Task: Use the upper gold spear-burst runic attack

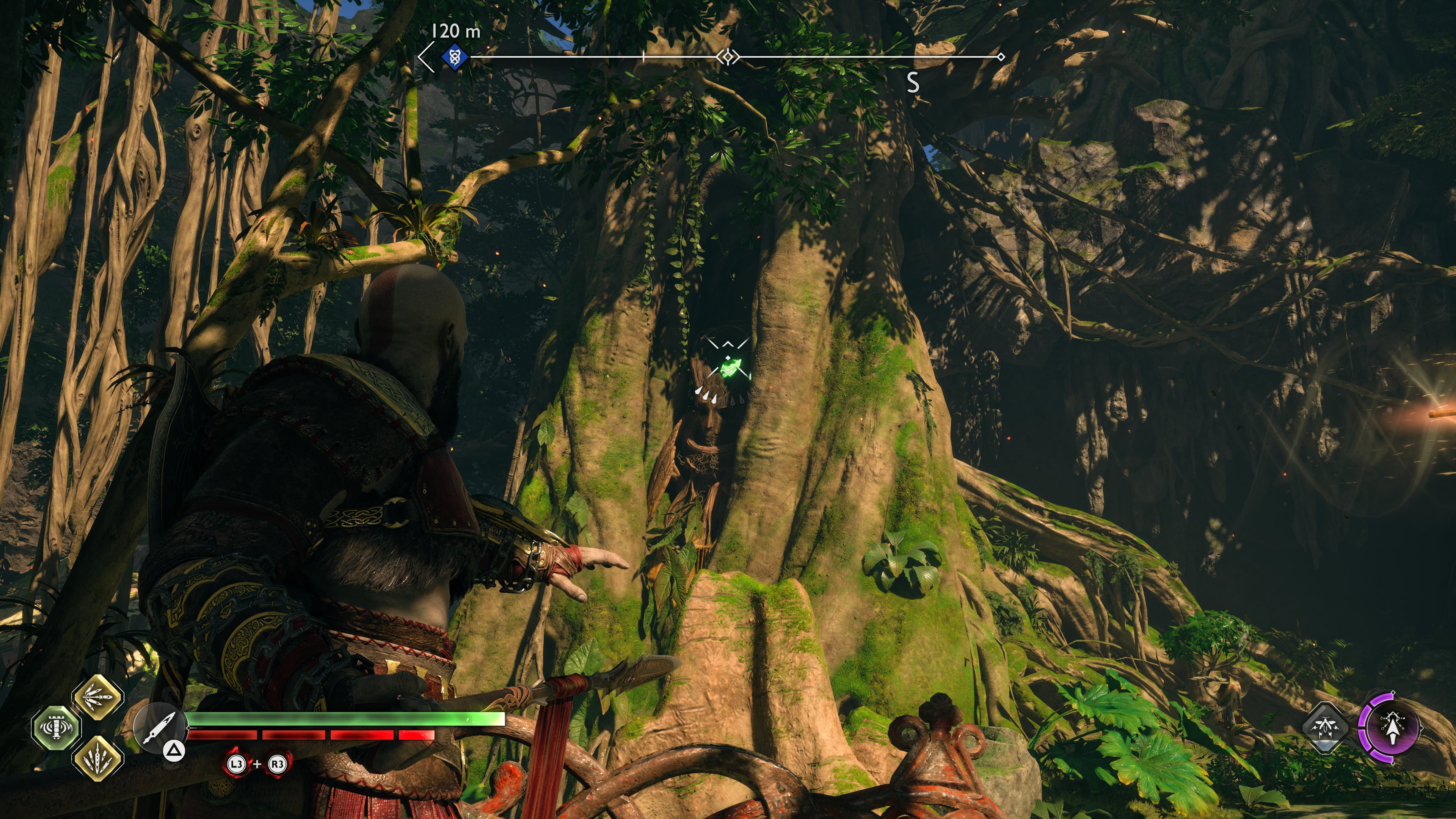Action: 98,698
